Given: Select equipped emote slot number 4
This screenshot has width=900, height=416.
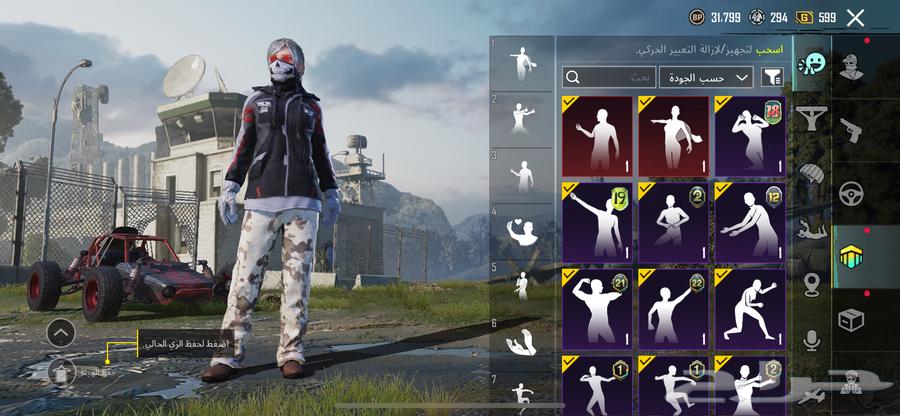Looking at the screenshot, I should [522, 232].
